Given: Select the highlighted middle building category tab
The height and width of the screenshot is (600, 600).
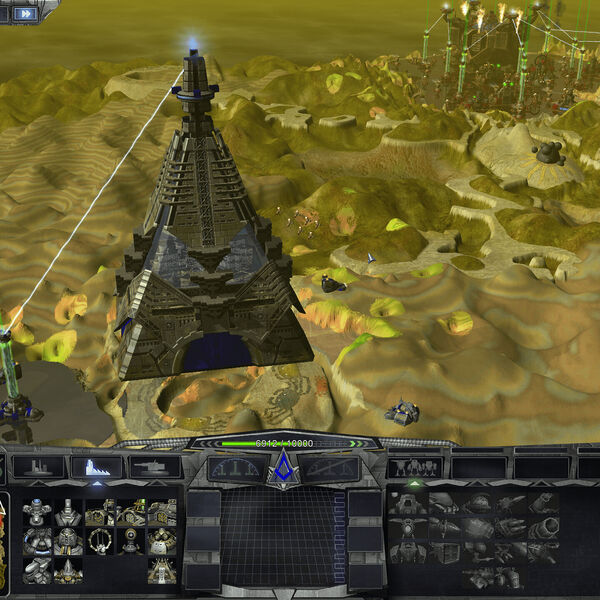Looking at the screenshot, I should coord(97,467).
